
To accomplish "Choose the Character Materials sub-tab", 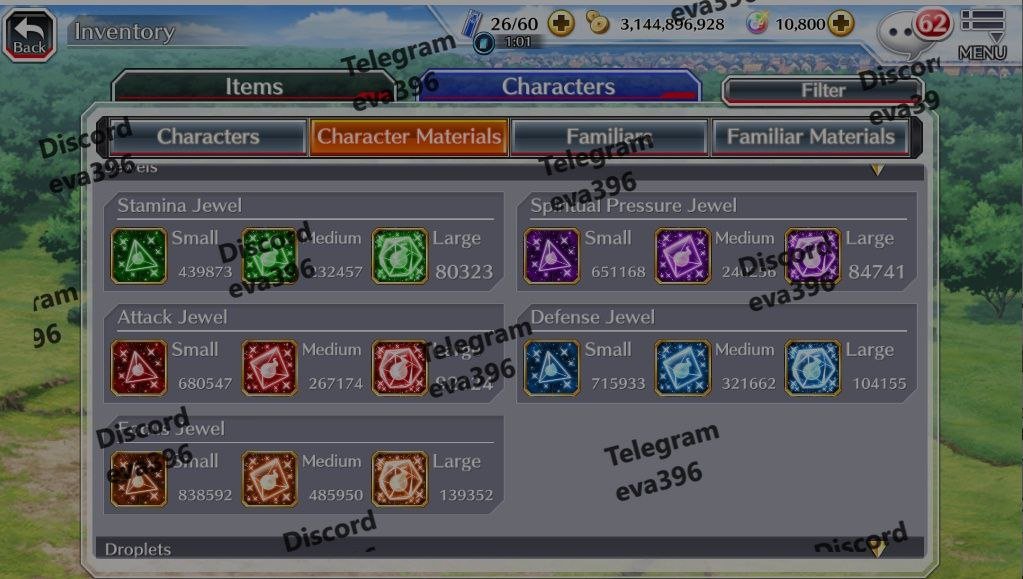I will [x=409, y=137].
